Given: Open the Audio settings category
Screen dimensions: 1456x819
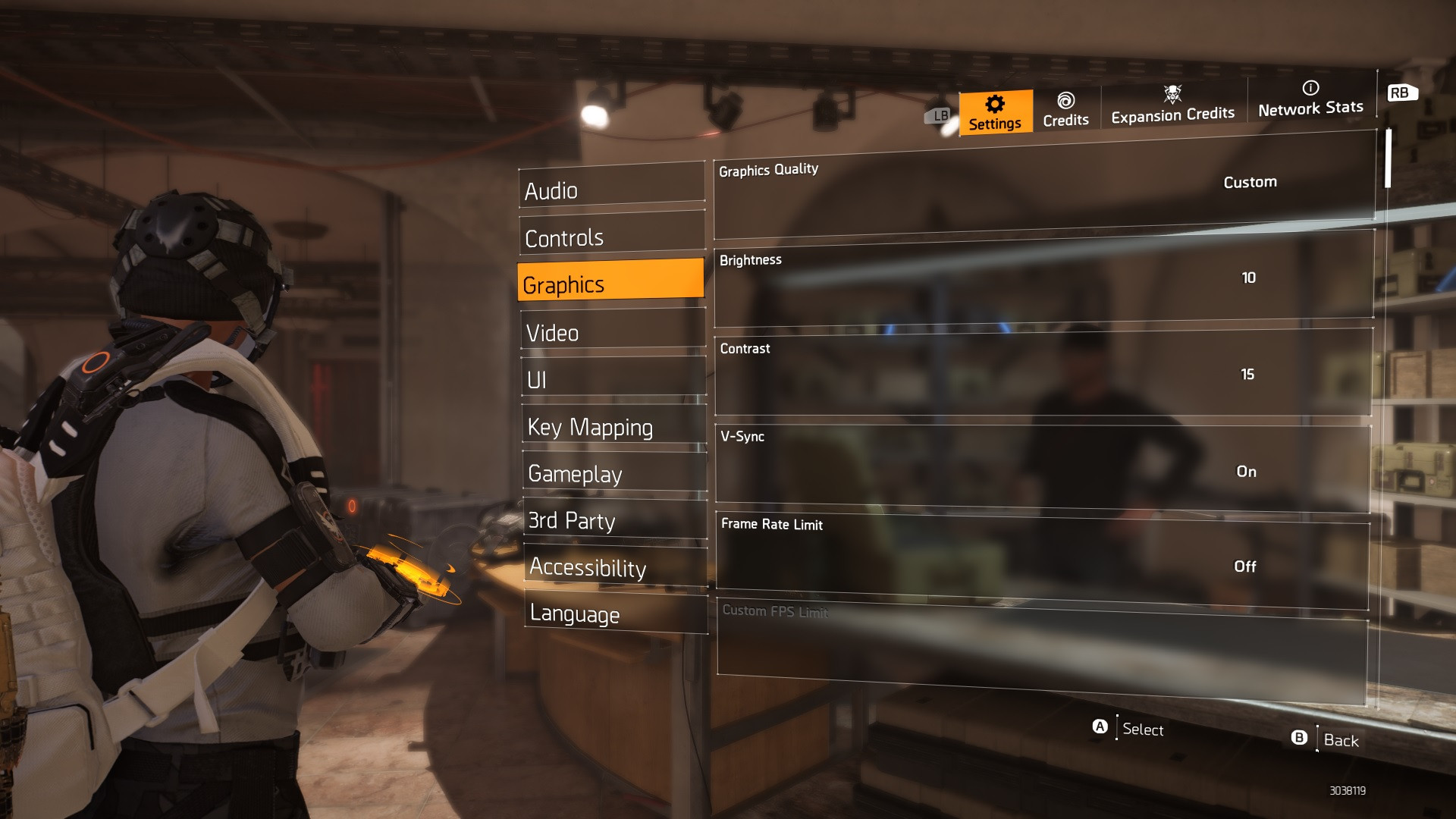Looking at the screenshot, I should click(x=611, y=190).
